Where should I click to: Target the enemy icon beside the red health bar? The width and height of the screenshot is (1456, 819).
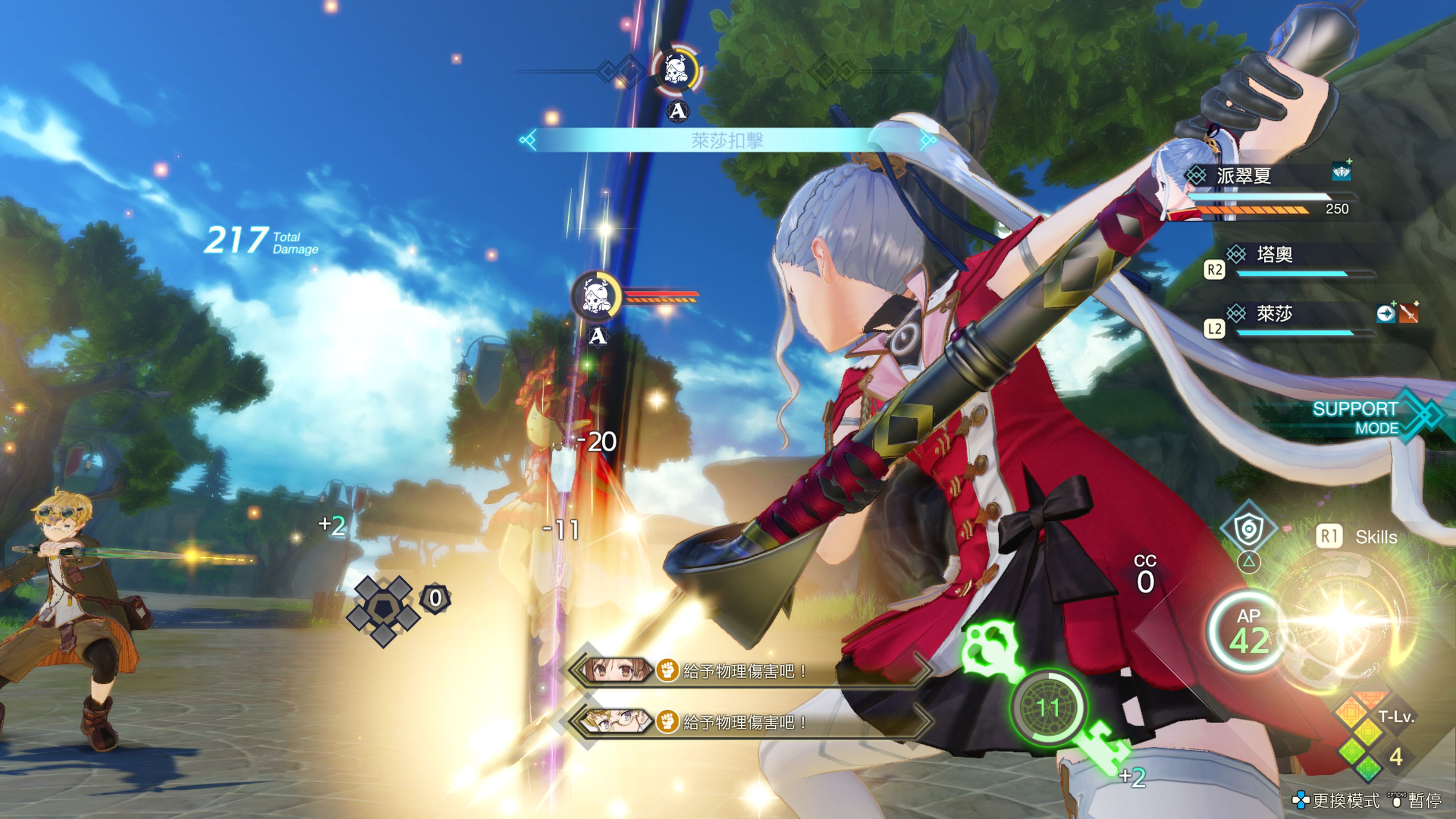pyautogui.click(x=595, y=296)
